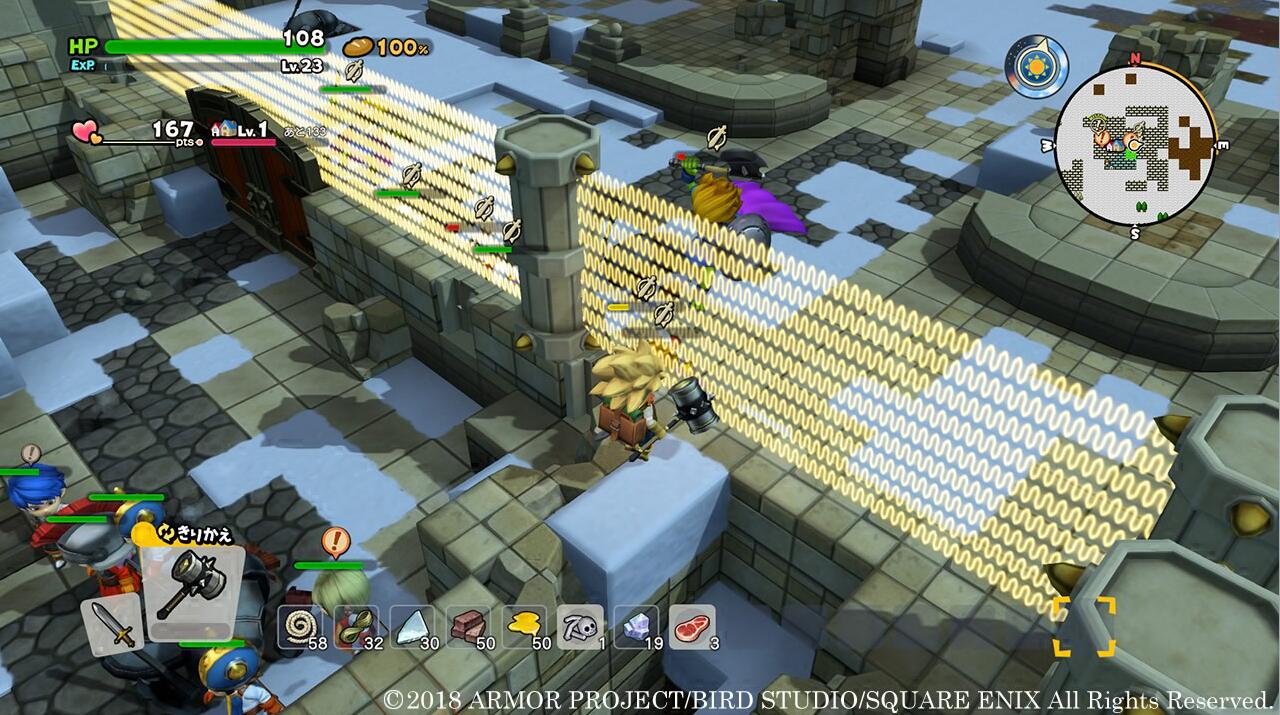
Task: Pick the red brick blocks slot
Action: point(468,627)
